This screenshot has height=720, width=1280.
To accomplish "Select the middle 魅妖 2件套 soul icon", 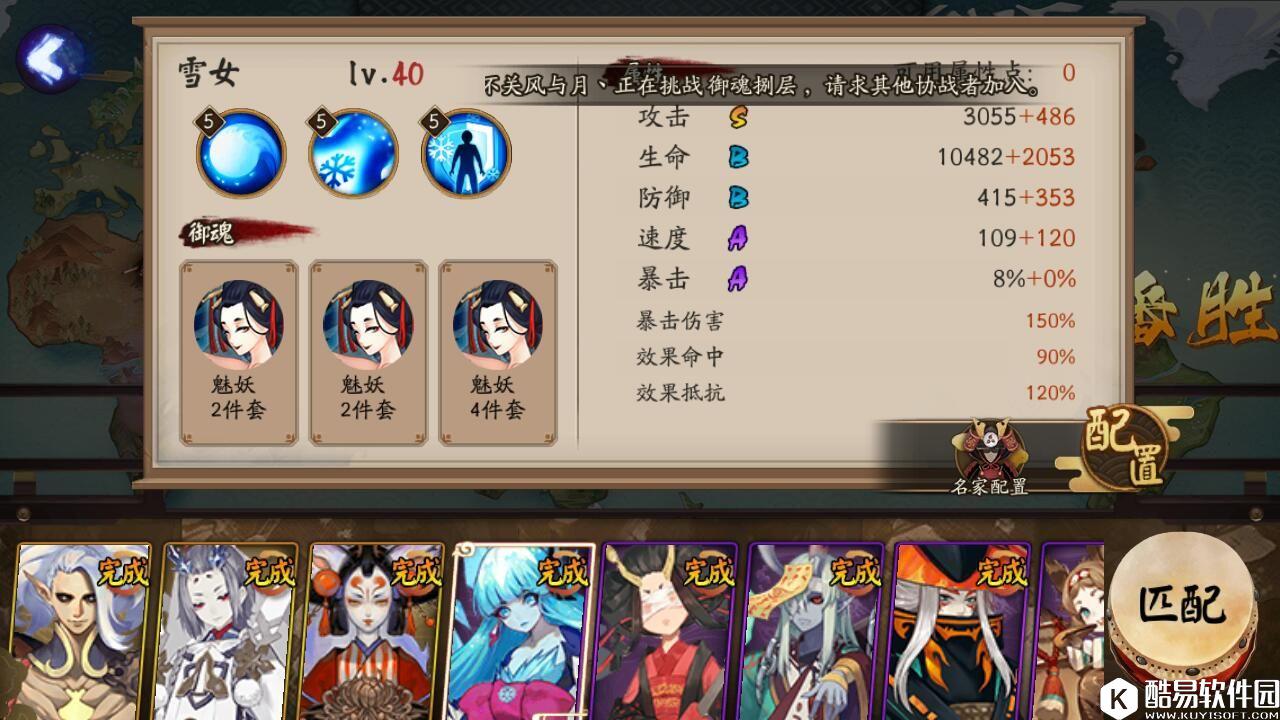I will point(367,320).
